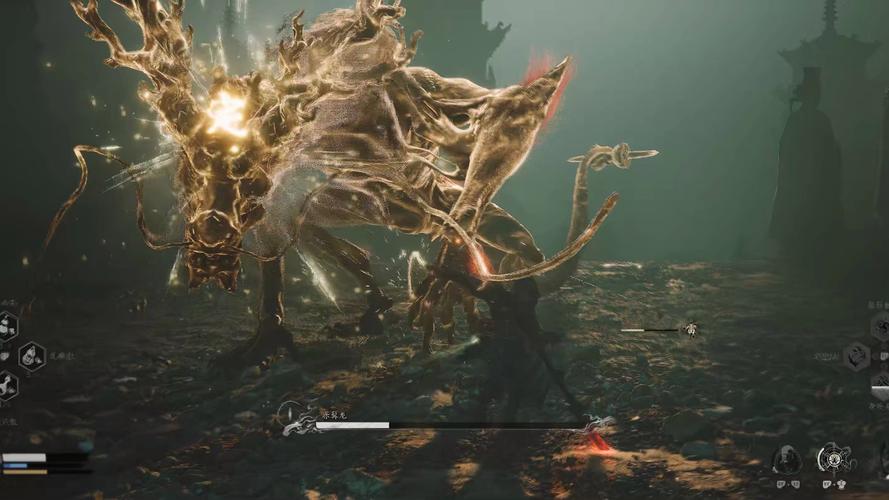Trigger the circular swirling spirit skill icon
This screenshot has height=500, width=889.
pos(832,459)
